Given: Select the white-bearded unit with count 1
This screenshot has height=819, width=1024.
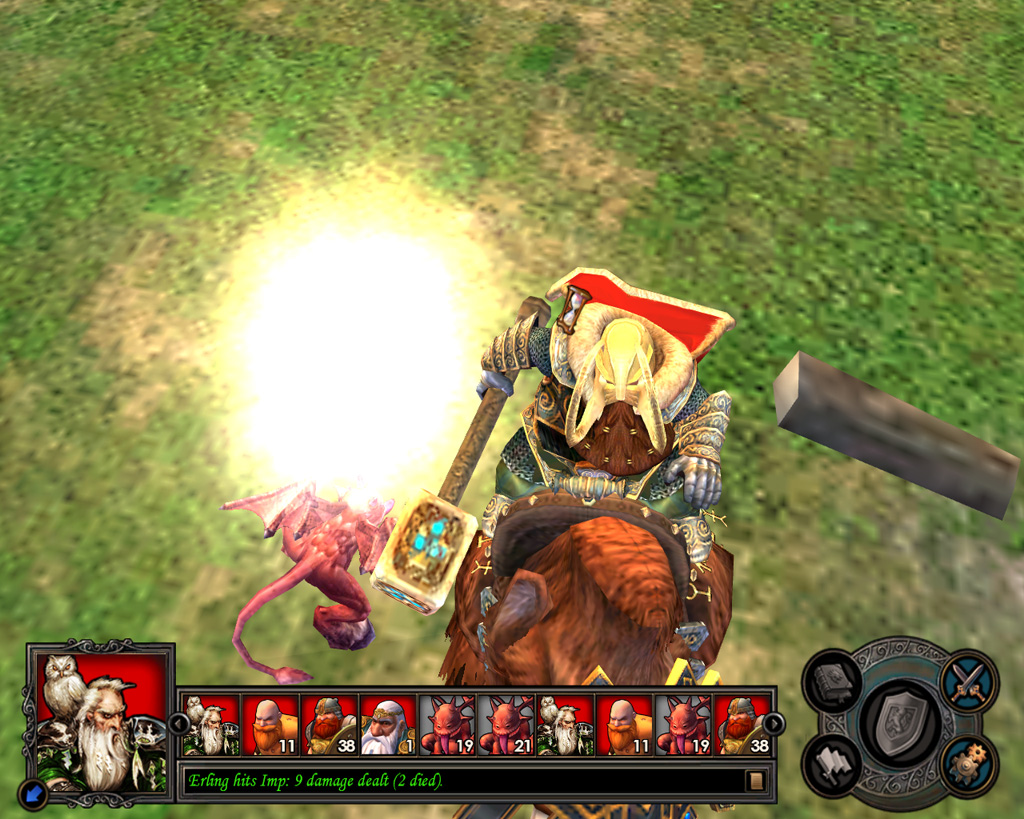Looking at the screenshot, I should pyautogui.click(x=388, y=725).
